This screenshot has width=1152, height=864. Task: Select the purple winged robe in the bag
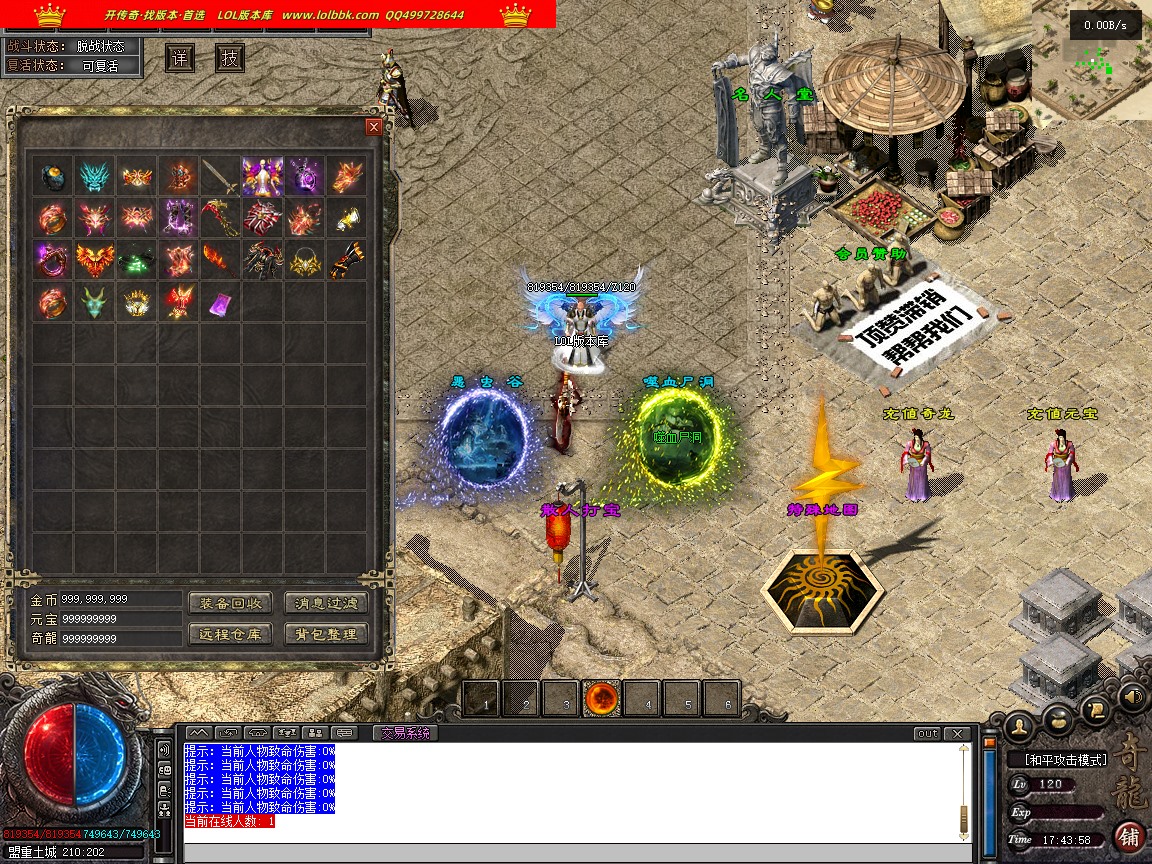pyautogui.click(x=262, y=176)
